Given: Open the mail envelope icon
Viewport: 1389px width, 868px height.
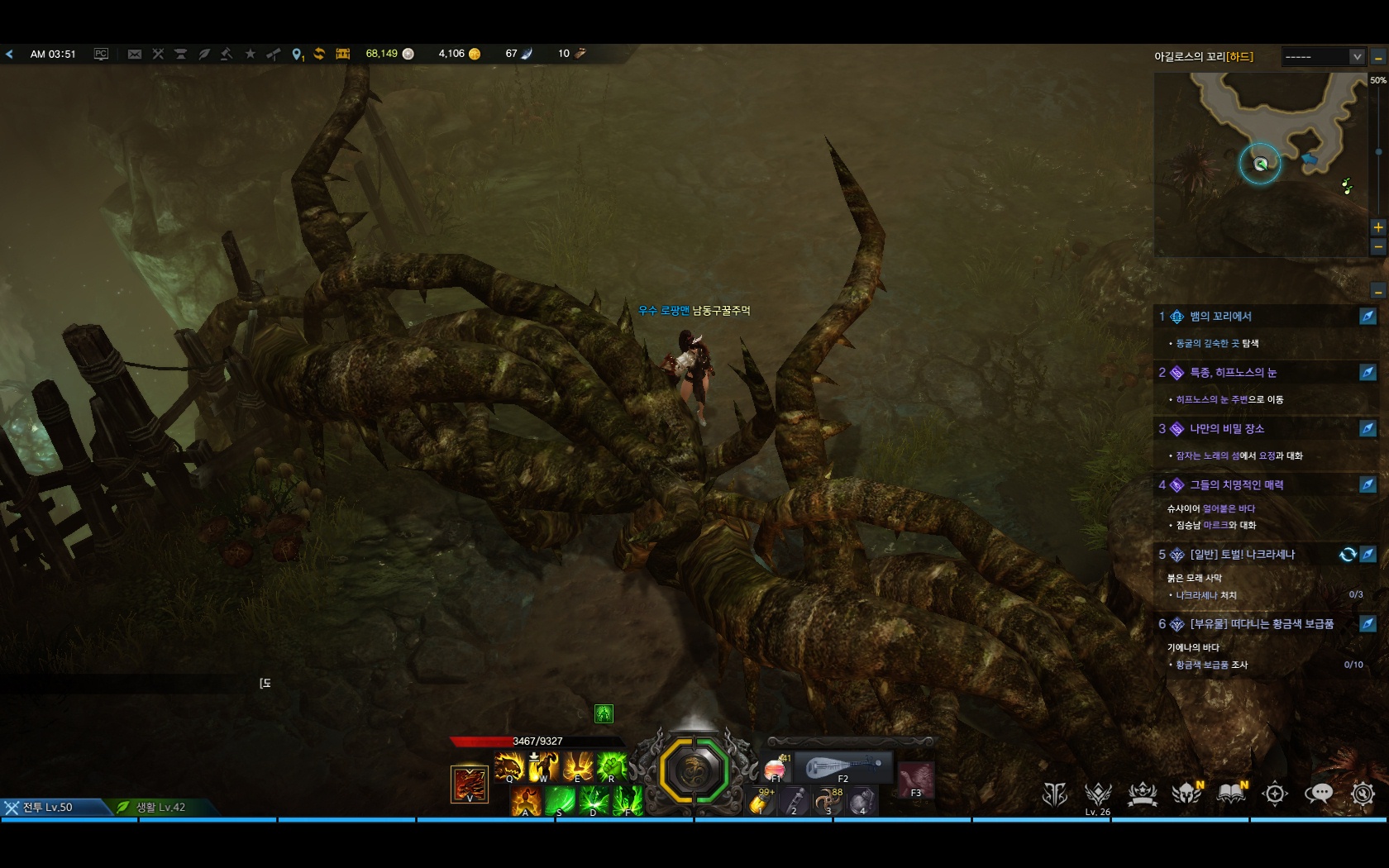Looking at the screenshot, I should point(135,54).
